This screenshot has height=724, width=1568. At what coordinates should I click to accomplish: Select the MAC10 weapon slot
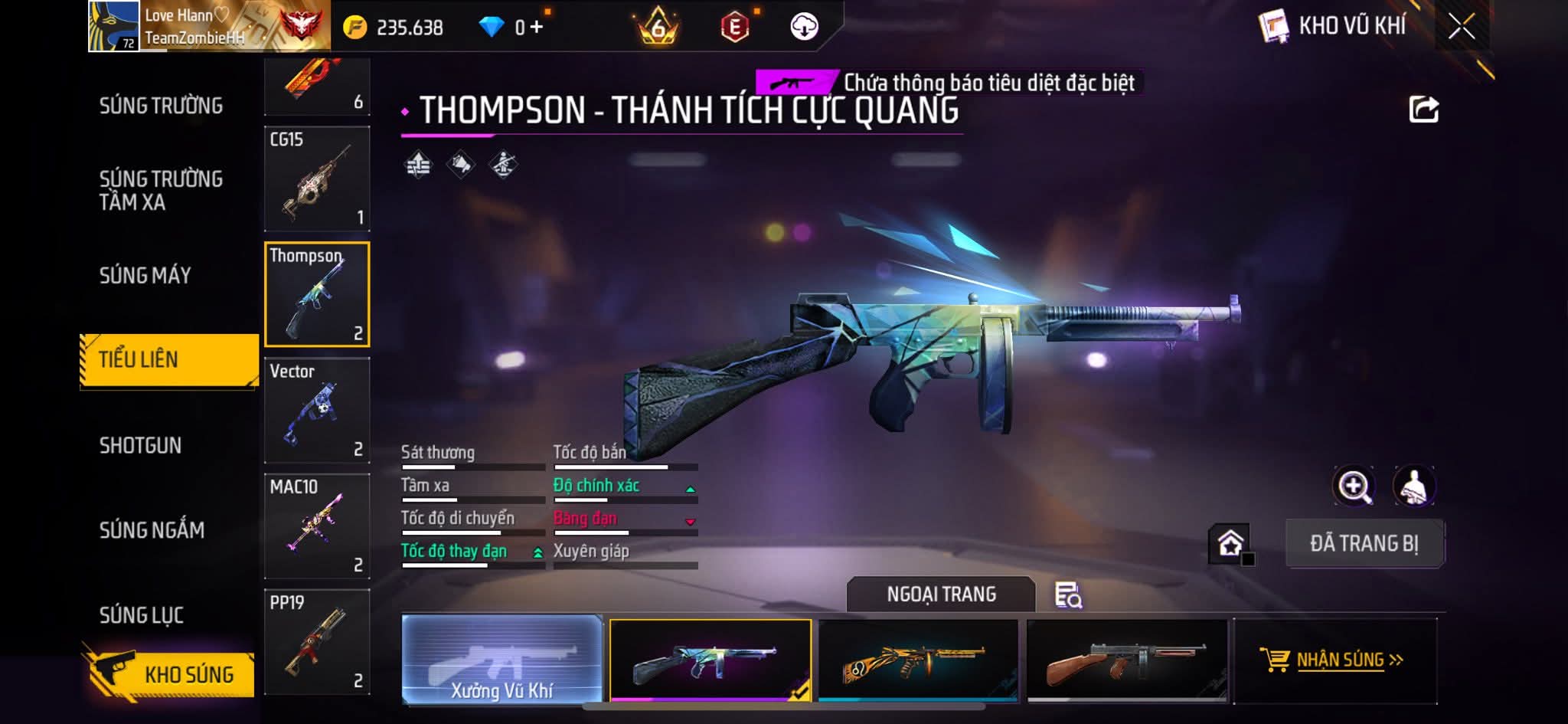pyautogui.click(x=317, y=526)
